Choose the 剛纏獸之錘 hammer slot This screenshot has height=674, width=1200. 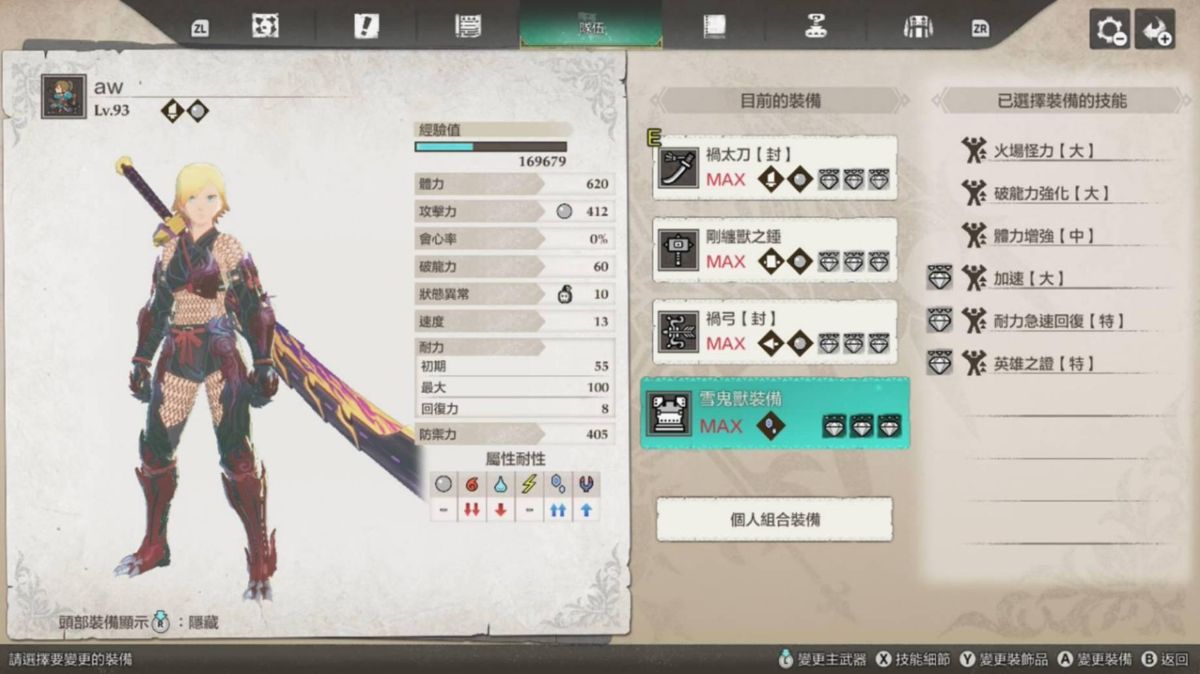(x=775, y=250)
